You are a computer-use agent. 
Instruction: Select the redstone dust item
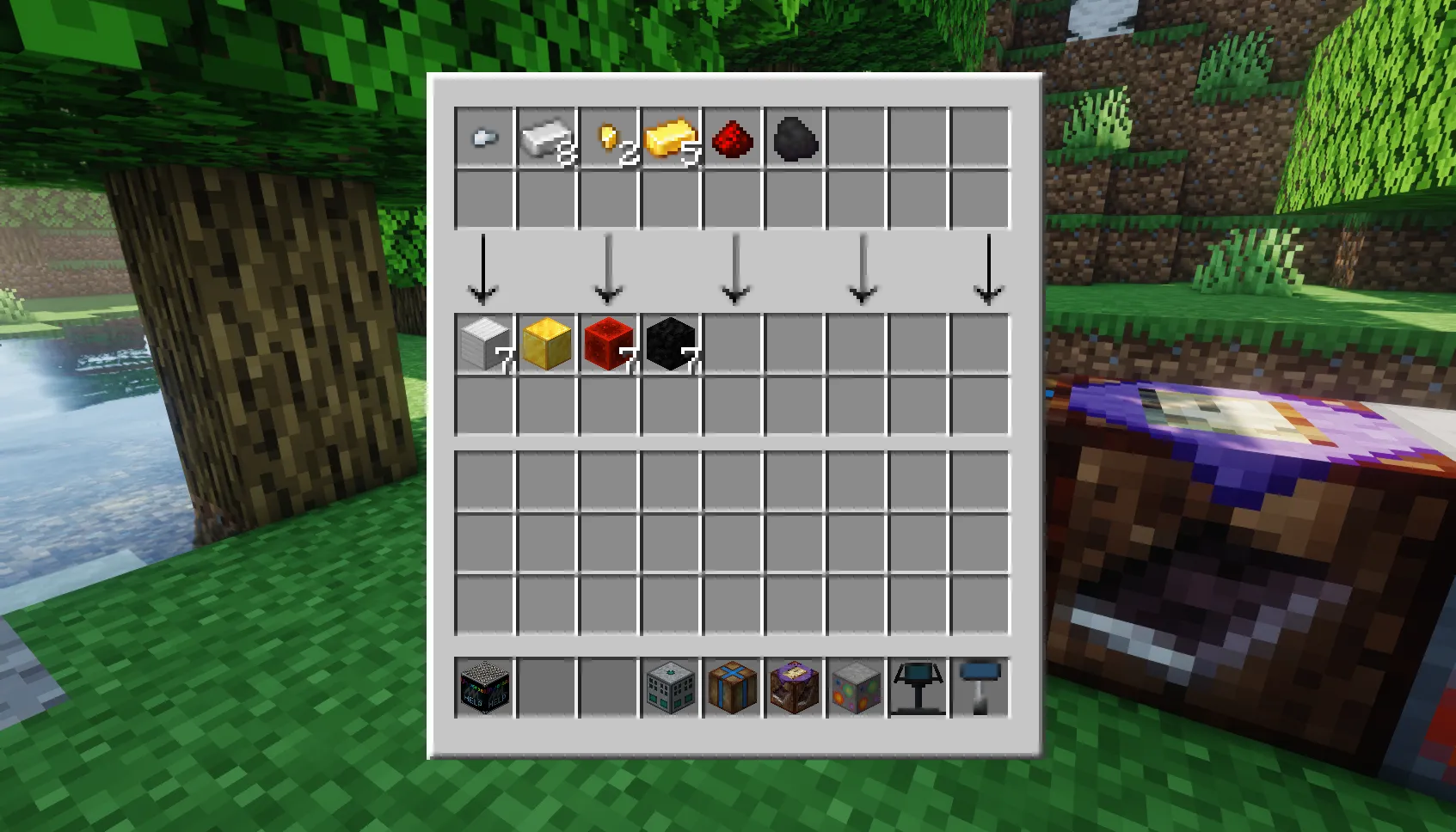pyautogui.click(x=734, y=138)
